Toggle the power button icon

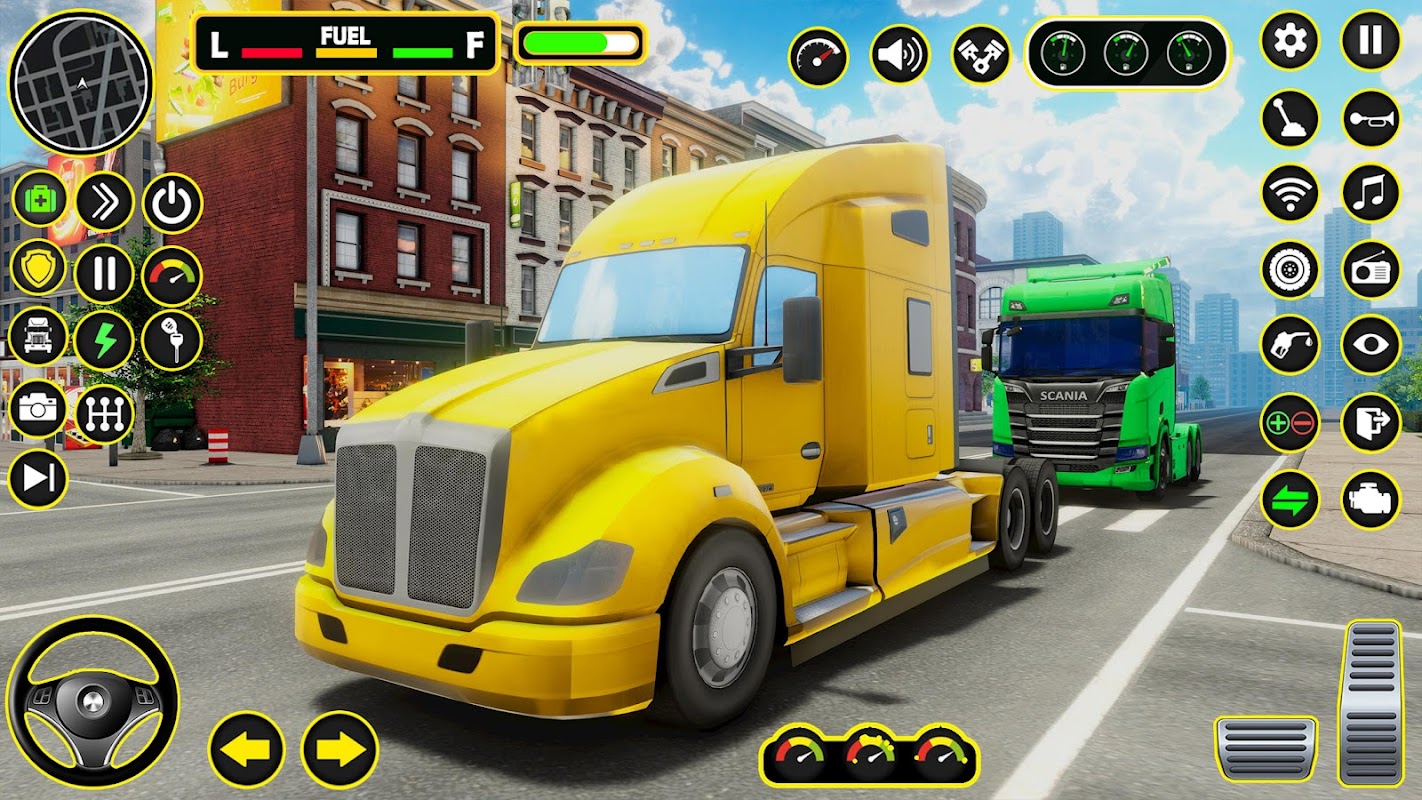point(172,204)
